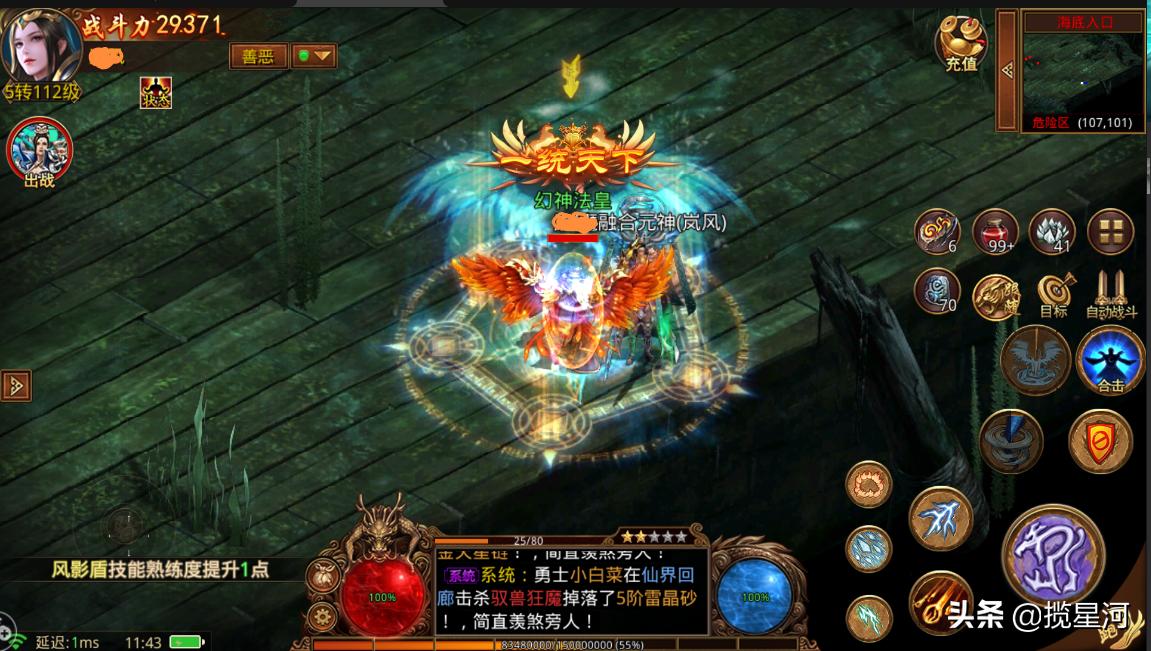Open the four-square grid menu
The width and height of the screenshot is (1151, 651).
[x=1110, y=231]
